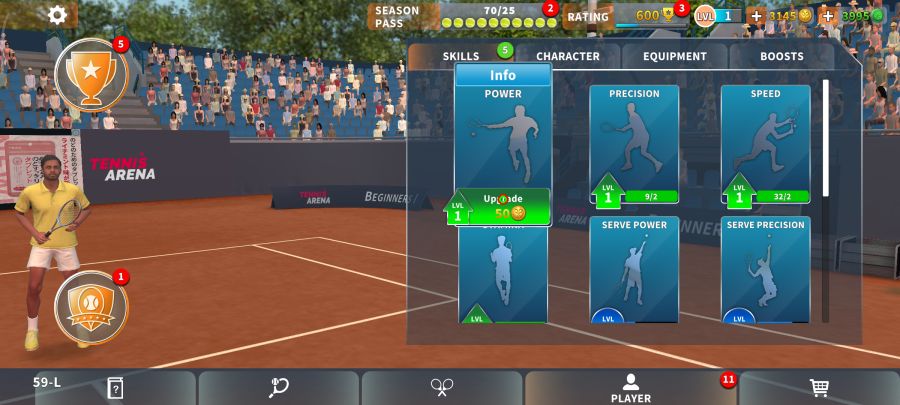Viewport: 900px width, 405px height.
Task: Open the gold trophy achievements badge
Action: [91, 73]
